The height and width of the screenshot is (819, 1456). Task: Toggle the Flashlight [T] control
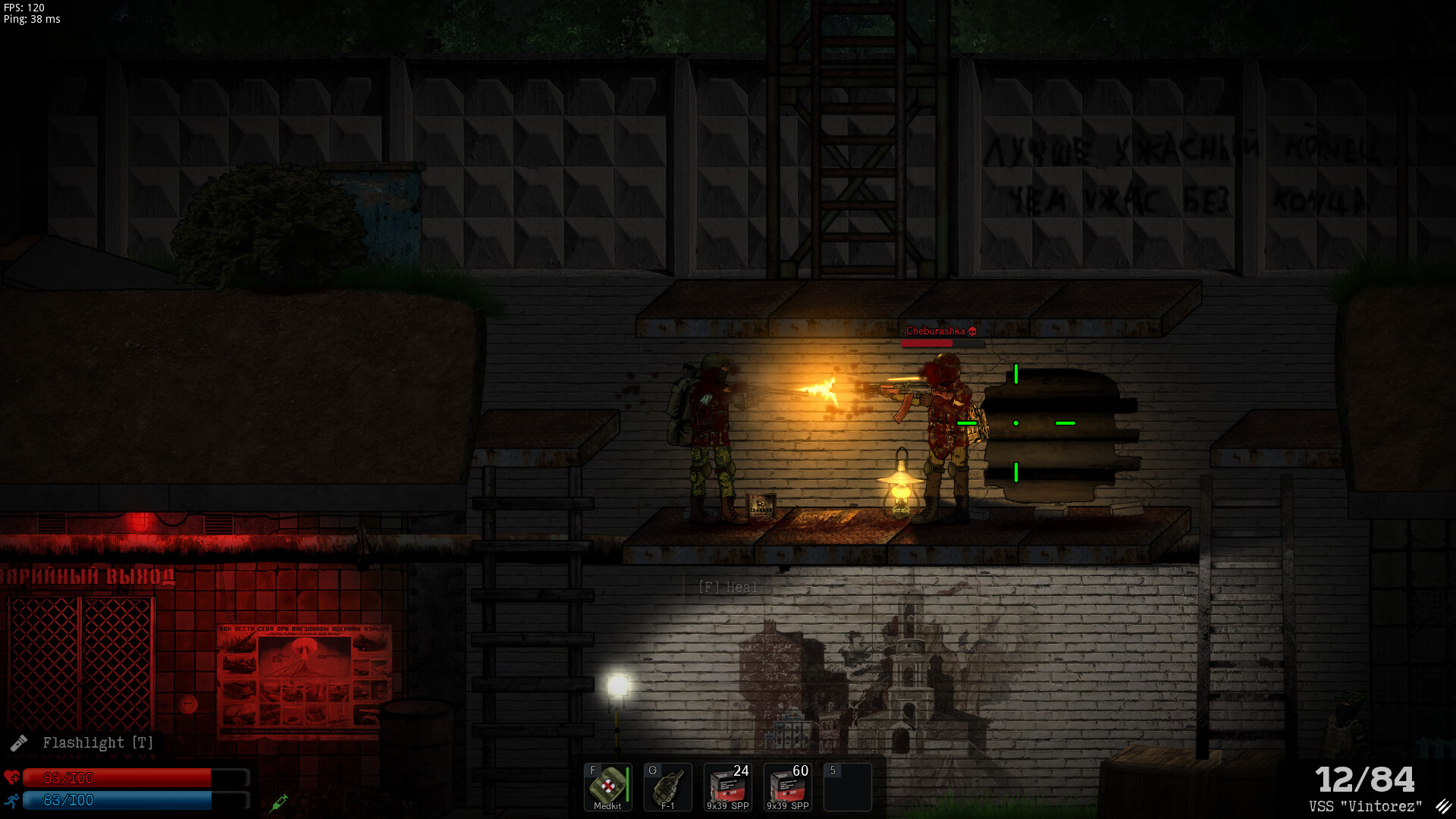pyautogui.click(x=97, y=742)
